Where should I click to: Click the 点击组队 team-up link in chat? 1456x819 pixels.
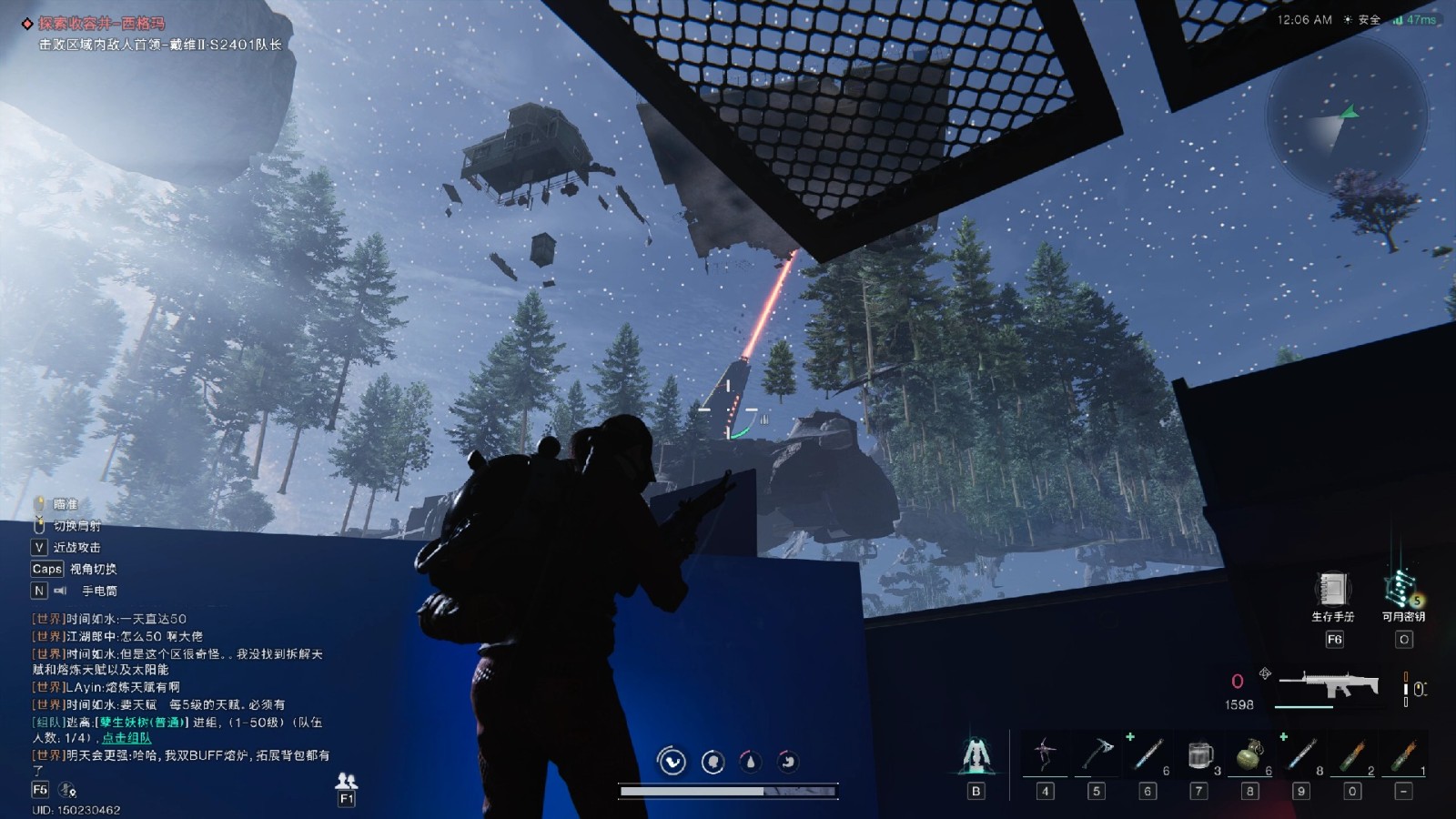[126, 738]
